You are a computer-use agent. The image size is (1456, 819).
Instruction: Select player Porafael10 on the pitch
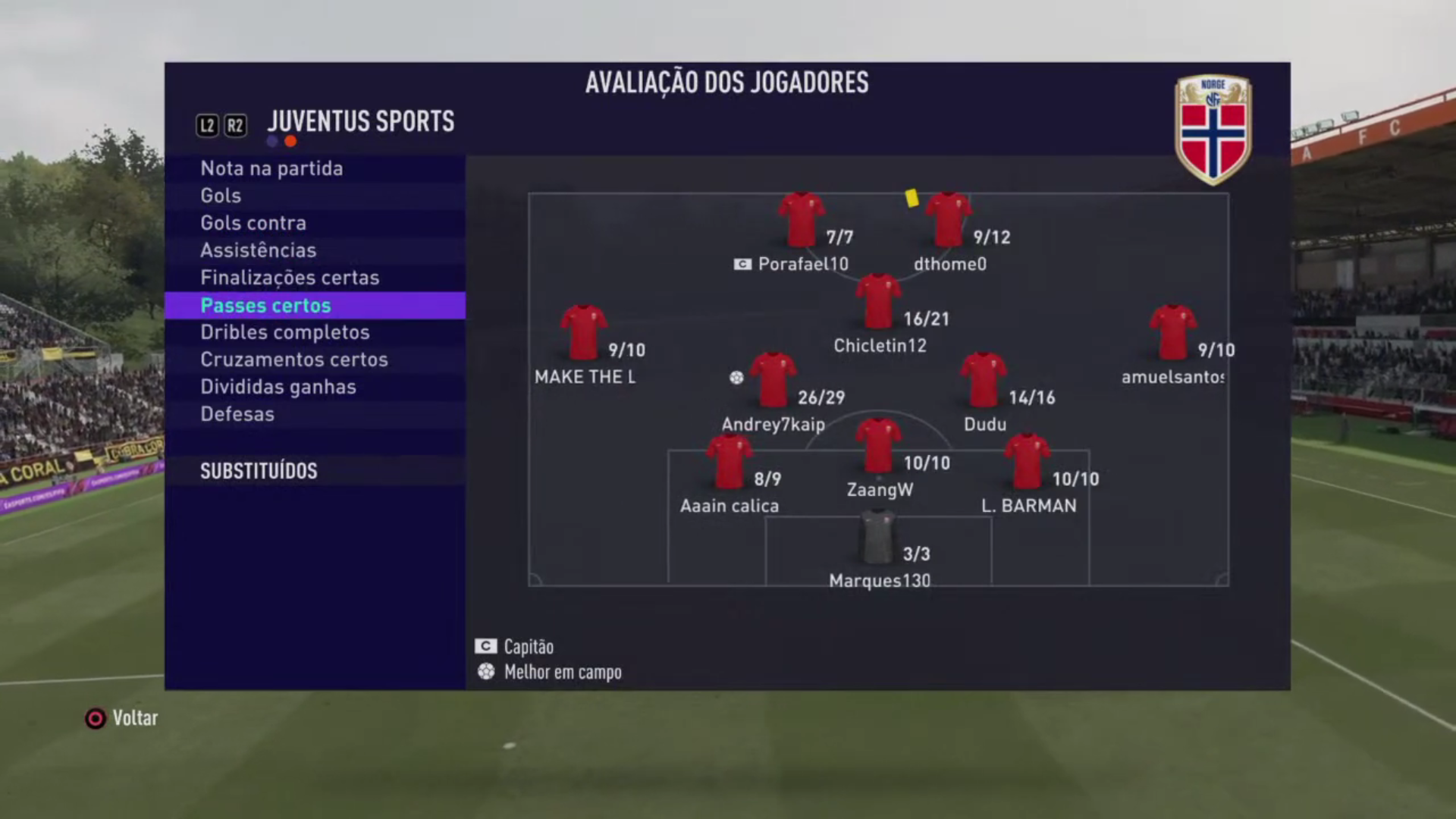pyautogui.click(x=801, y=220)
